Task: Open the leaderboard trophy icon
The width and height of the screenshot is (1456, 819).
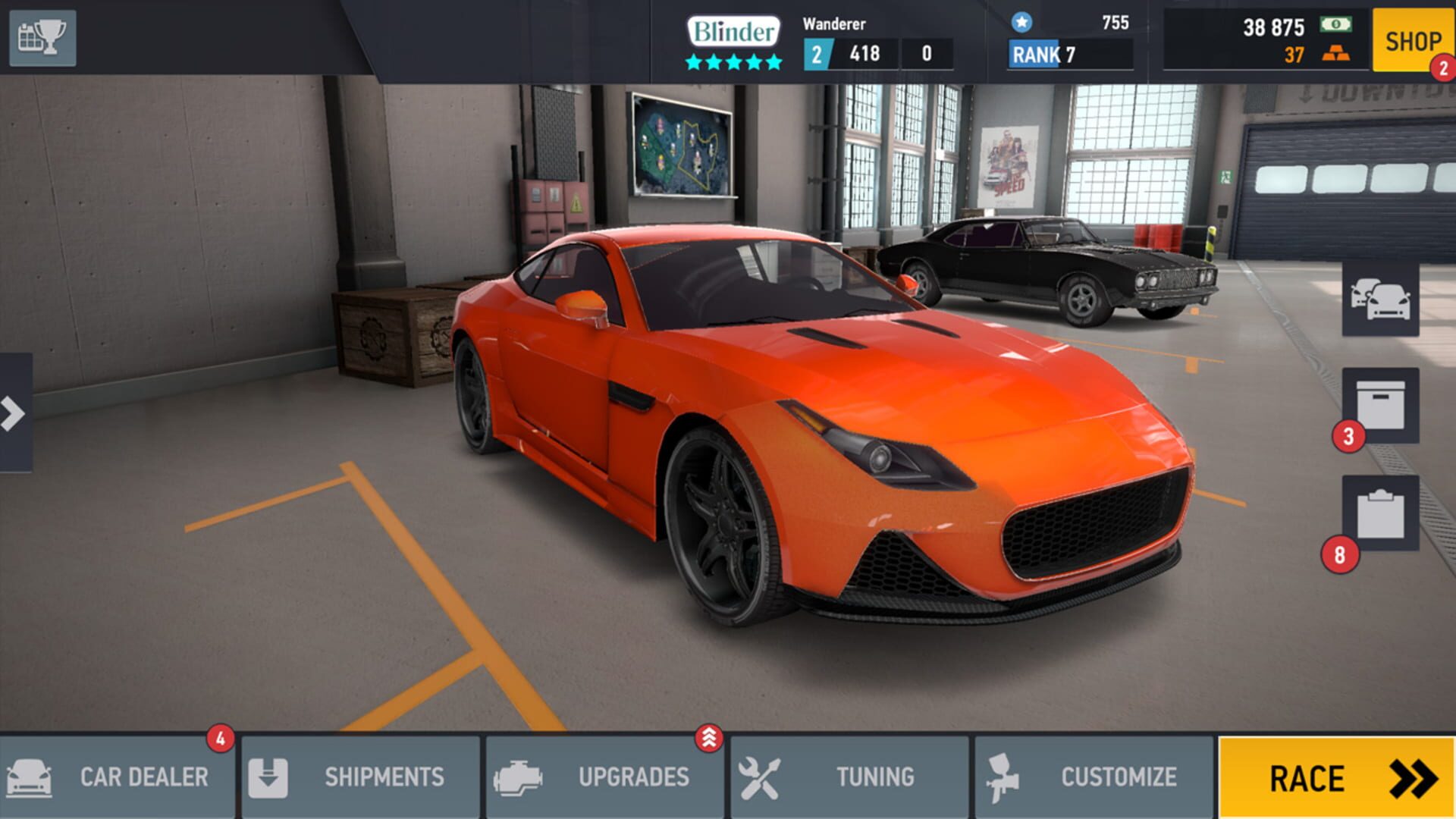Action: pos(42,38)
